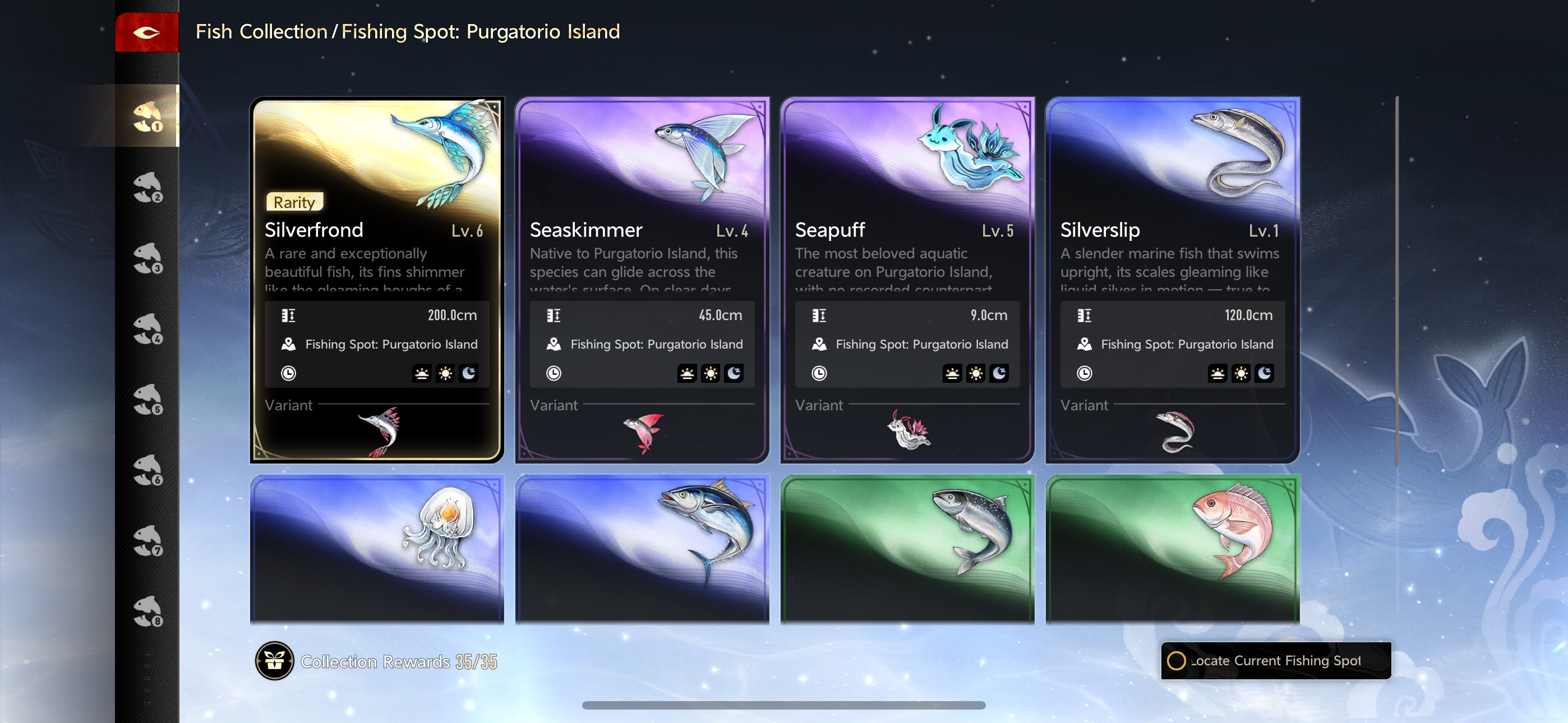View the Silverfrond red variant
1568x723 pixels.
(380, 432)
